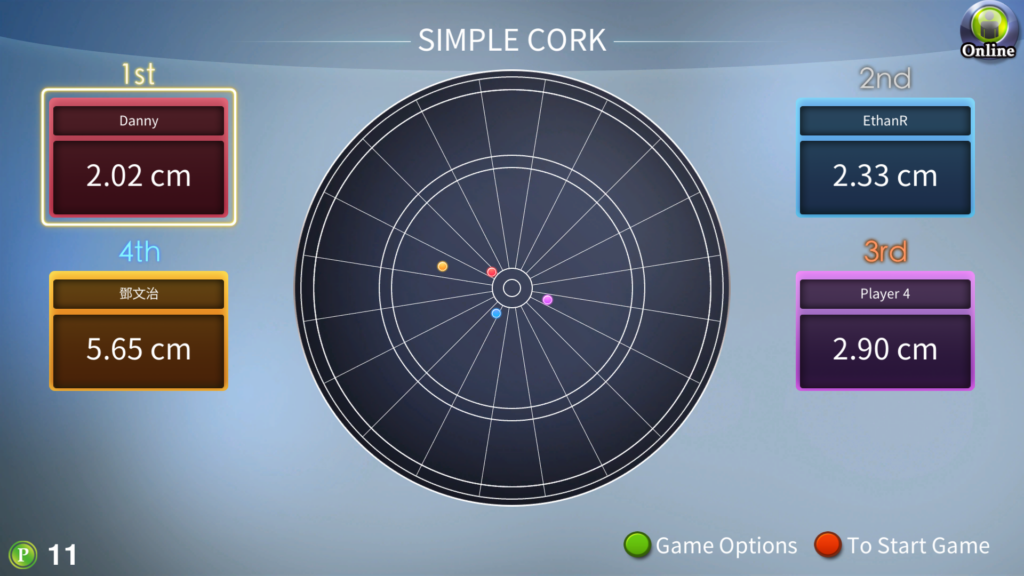Select Danny's player panel
The width and height of the screenshot is (1024, 576).
[x=139, y=158]
